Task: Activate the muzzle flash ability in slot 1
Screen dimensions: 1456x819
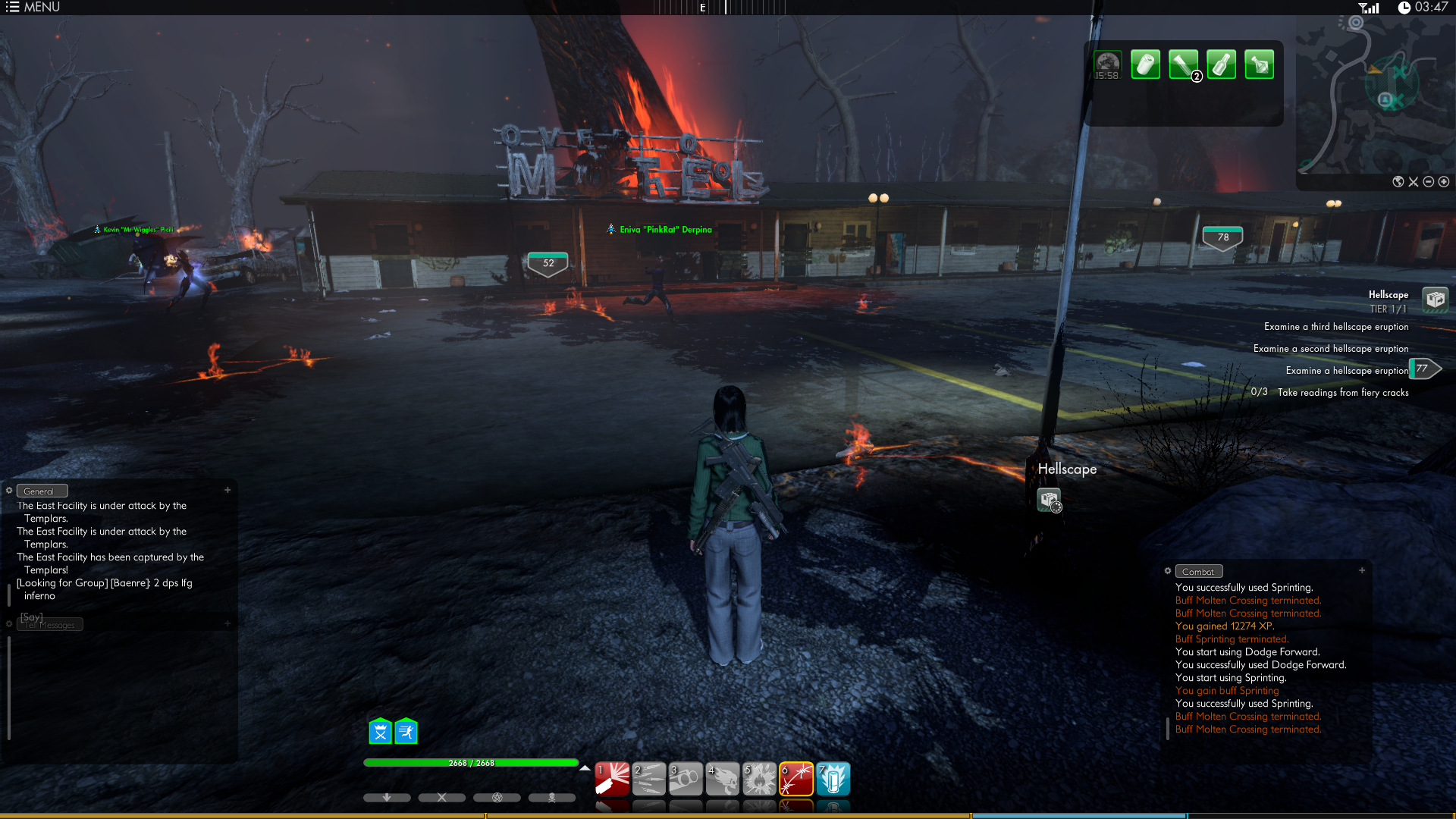Action: click(x=612, y=779)
